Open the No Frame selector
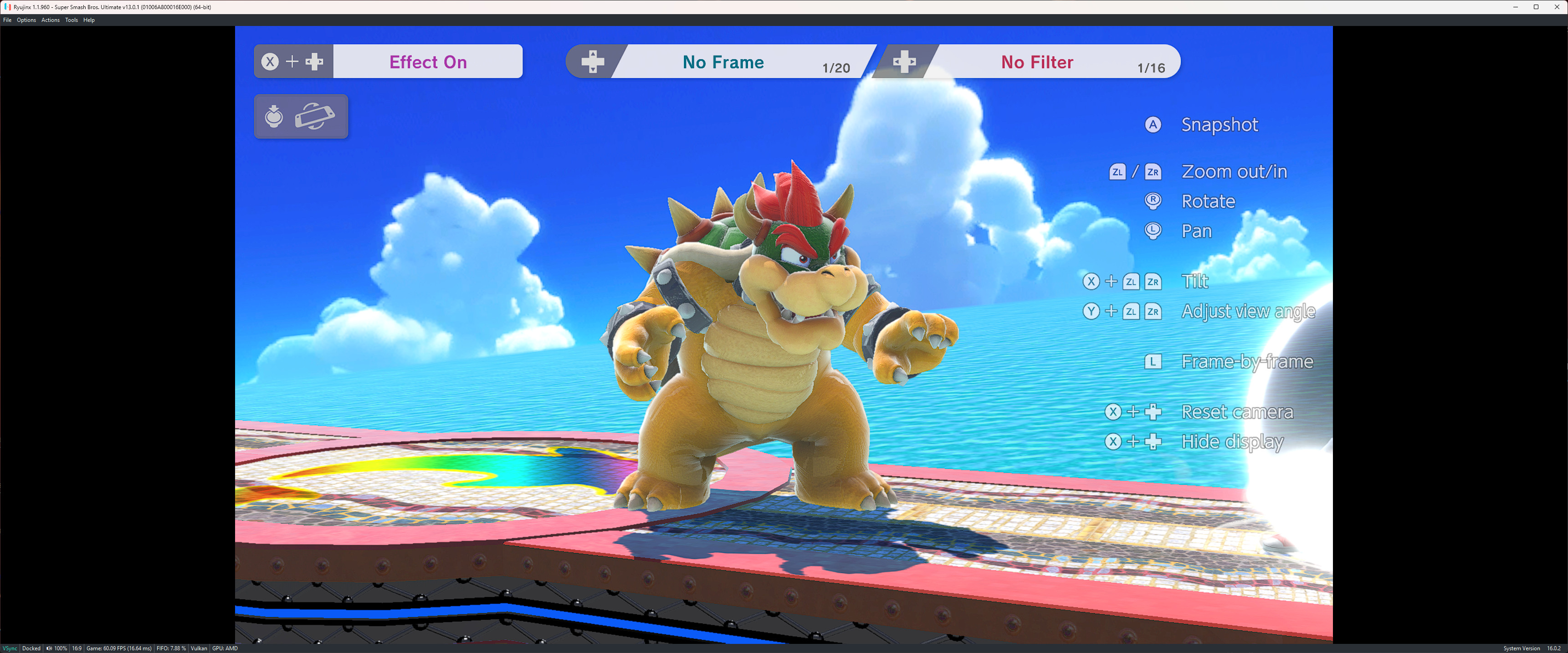The height and width of the screenshot is (653, 1568). (723, 61)
